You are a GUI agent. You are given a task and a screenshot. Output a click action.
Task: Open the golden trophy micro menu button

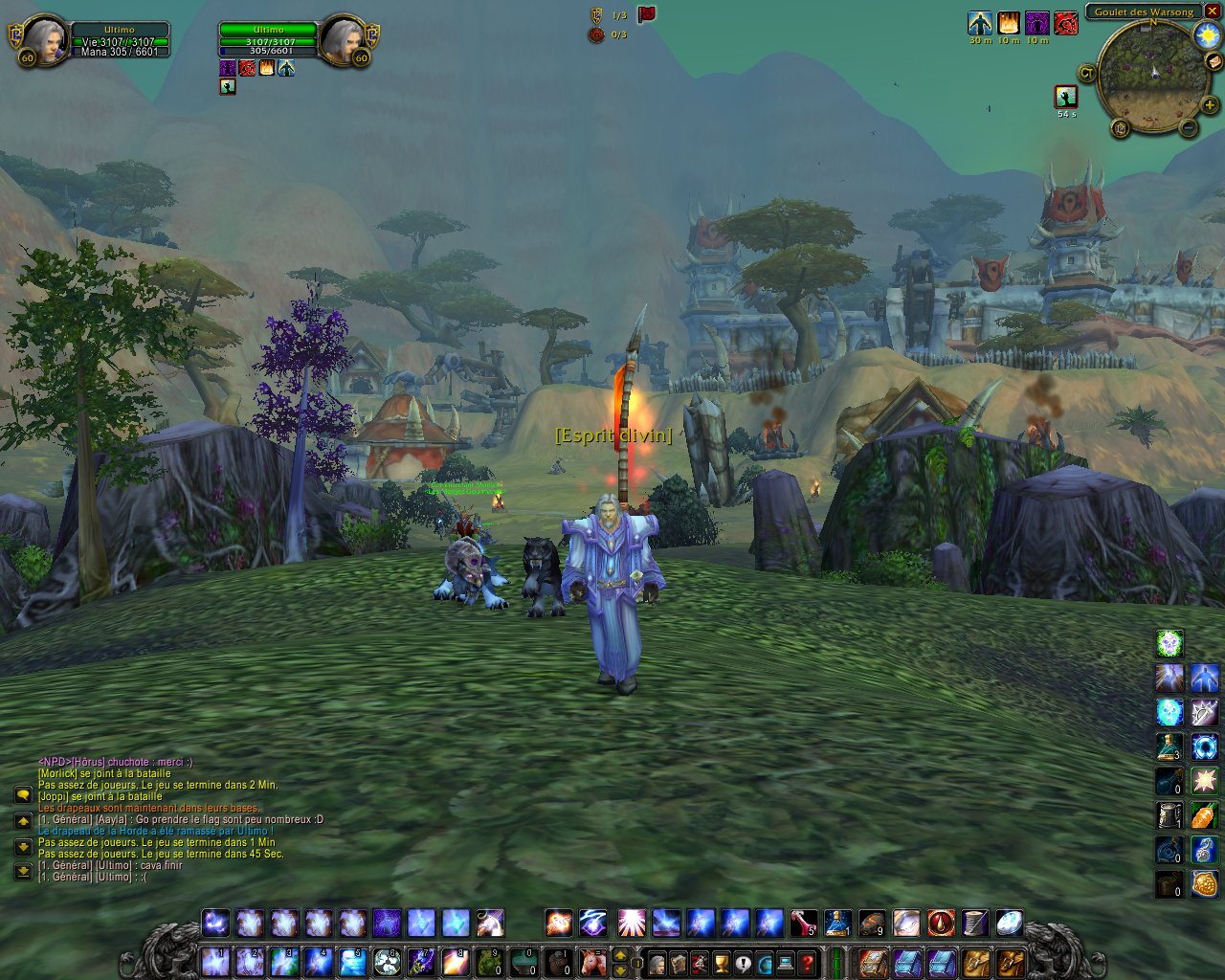(x=722, y=962)
